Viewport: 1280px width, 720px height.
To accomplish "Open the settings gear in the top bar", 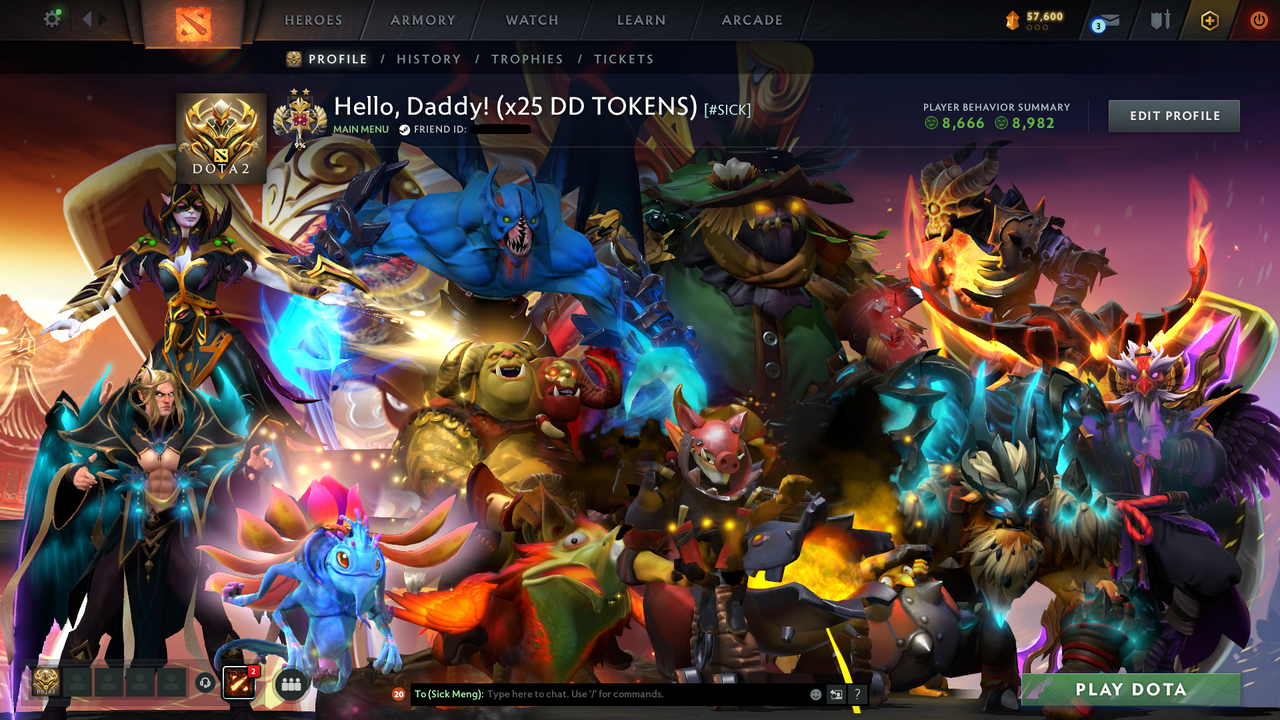I will (x=52, y=17).
